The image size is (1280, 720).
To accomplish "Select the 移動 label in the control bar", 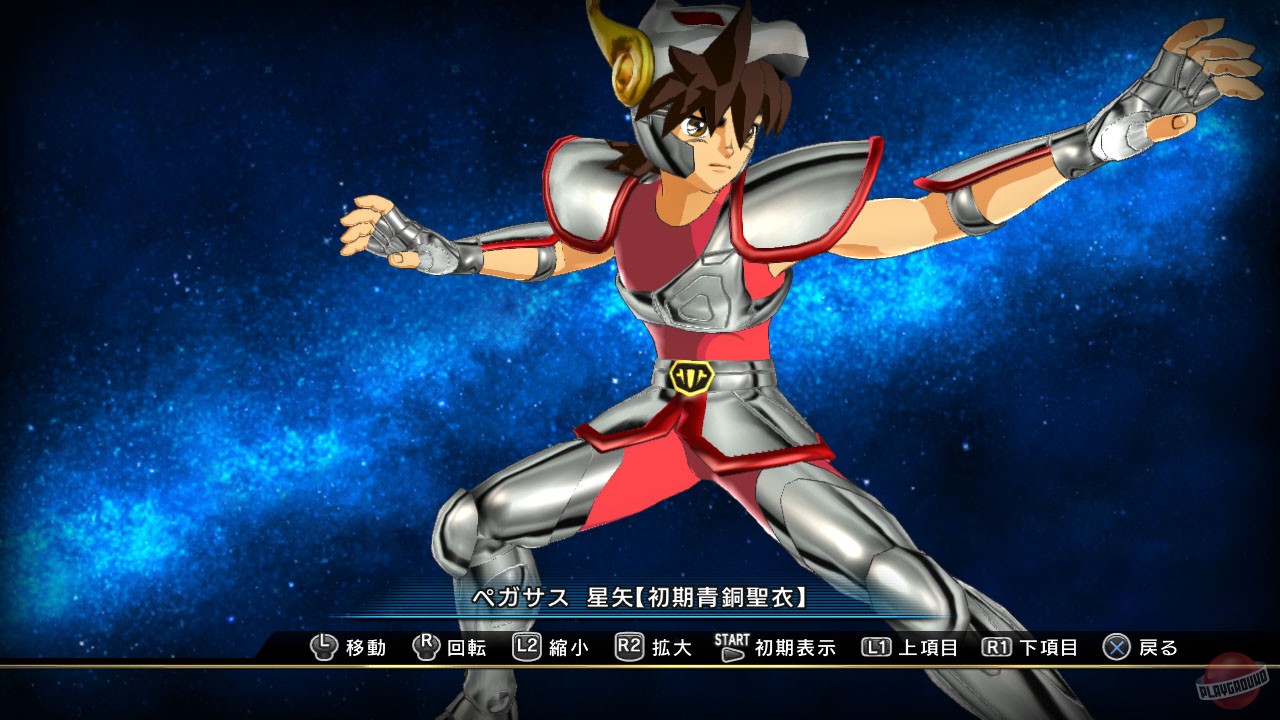I will pyautogui.click(x=366, y=648).
